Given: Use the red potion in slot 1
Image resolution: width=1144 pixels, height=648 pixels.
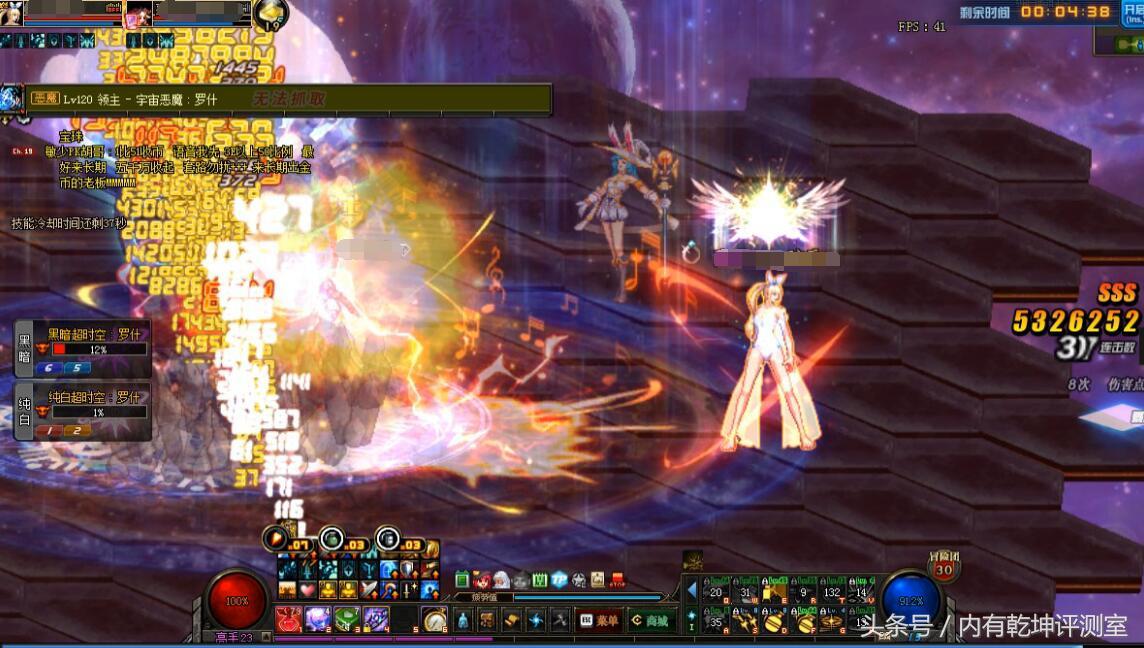Looking at the screenshot, I should [x=288, y=619].
